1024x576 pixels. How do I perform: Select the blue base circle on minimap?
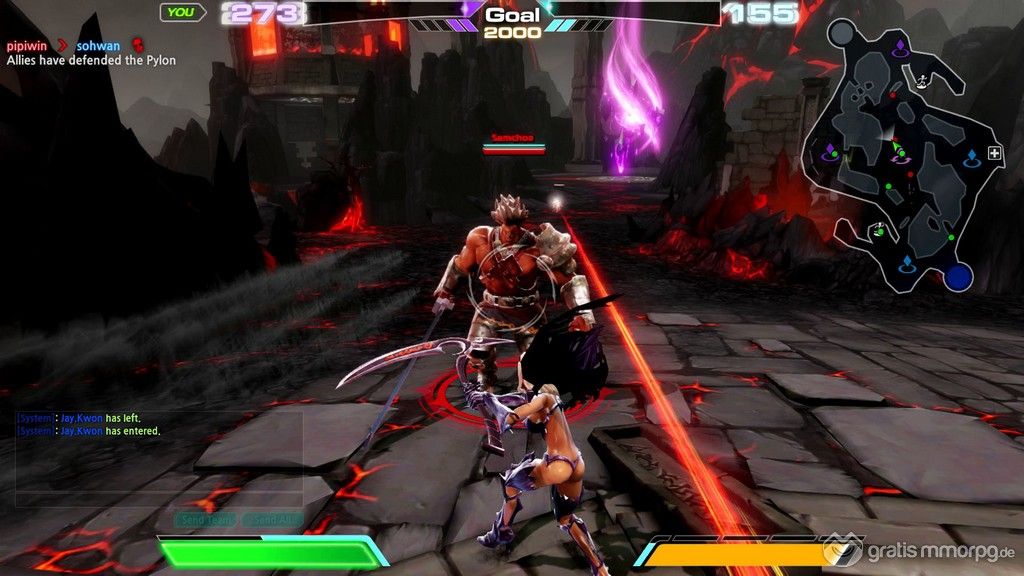click(959, 277)
